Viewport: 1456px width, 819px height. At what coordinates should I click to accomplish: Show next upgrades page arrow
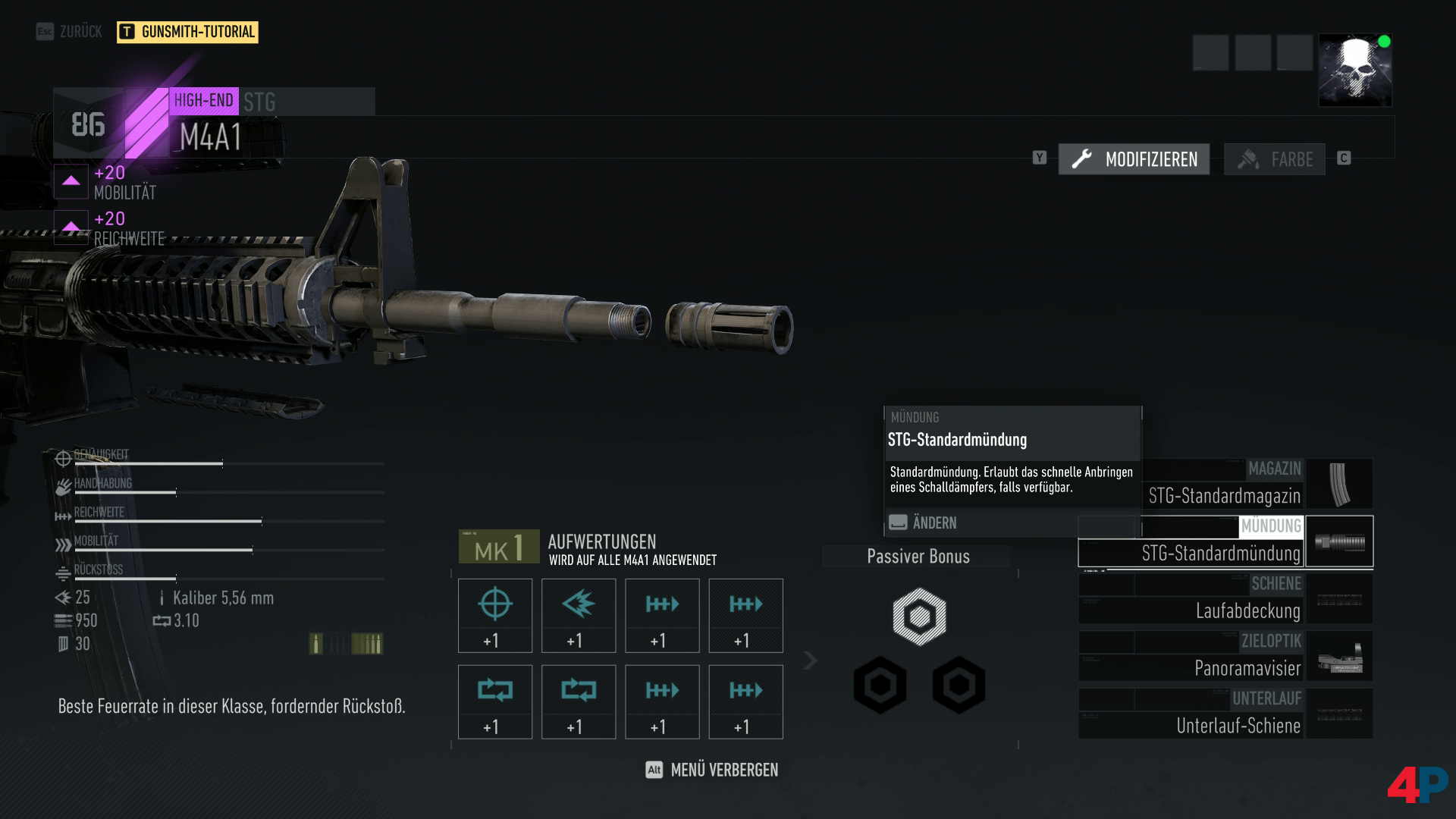pyautogui.click(x=810, y=661)
